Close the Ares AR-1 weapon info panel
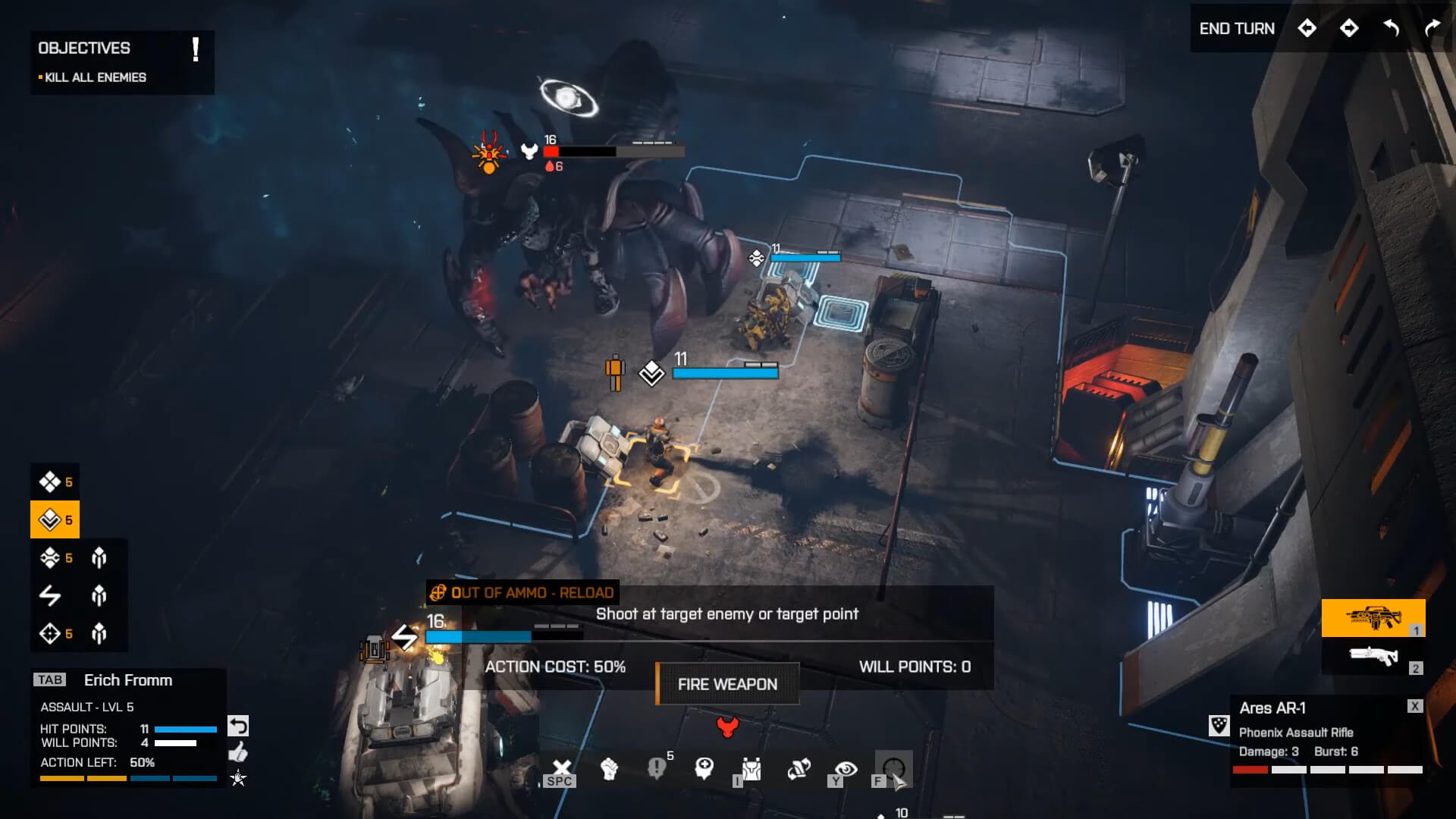 [x=1415, y=706]
